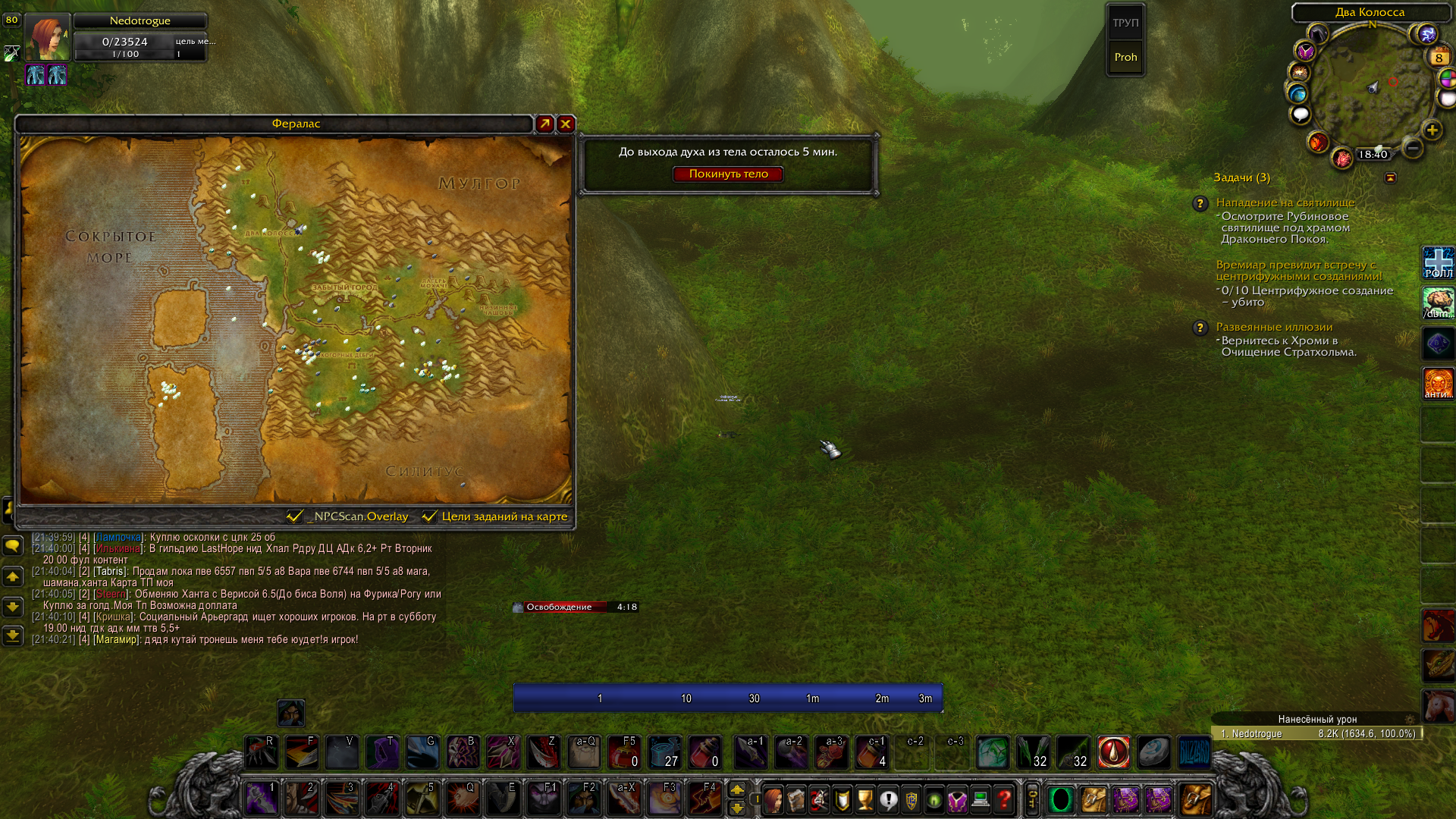Click the Nedotrogue player portrait

47,38
